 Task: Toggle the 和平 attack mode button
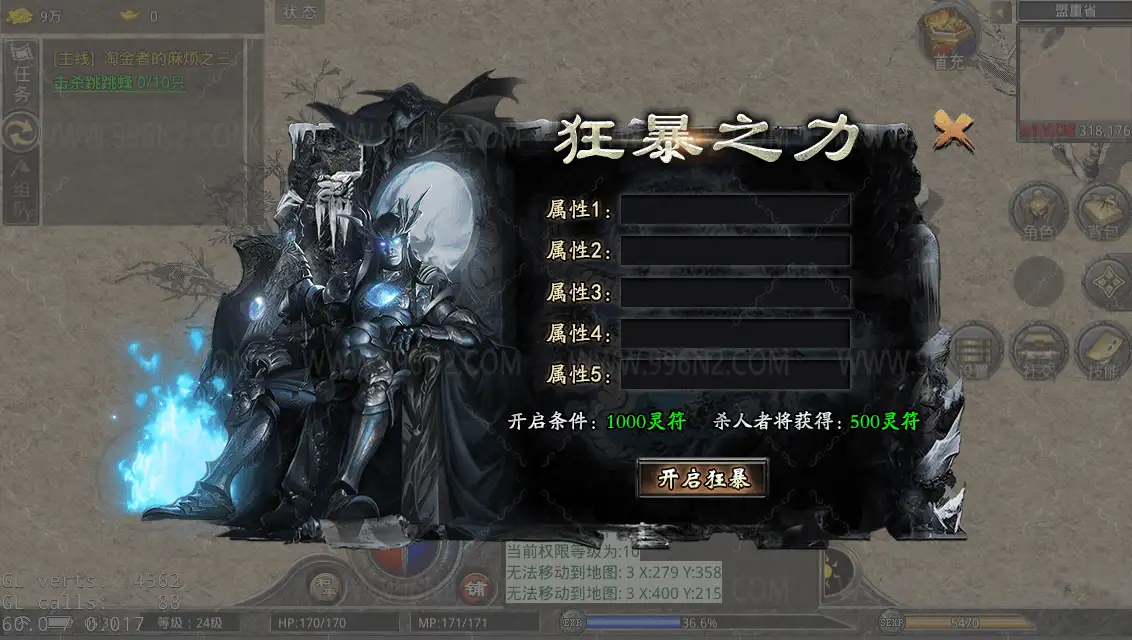[326, 584]
